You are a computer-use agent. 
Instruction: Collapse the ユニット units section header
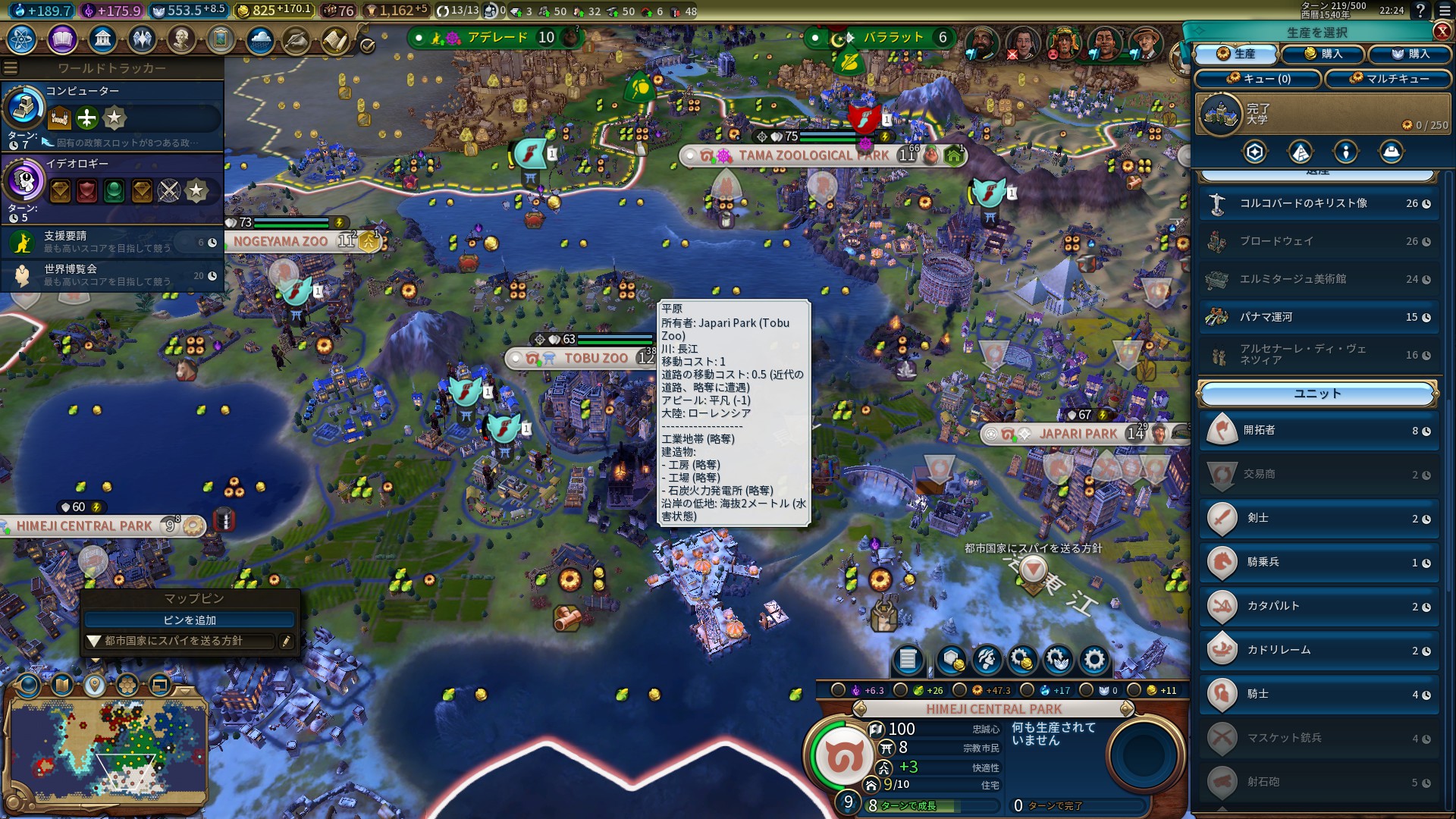[1317, 394]
